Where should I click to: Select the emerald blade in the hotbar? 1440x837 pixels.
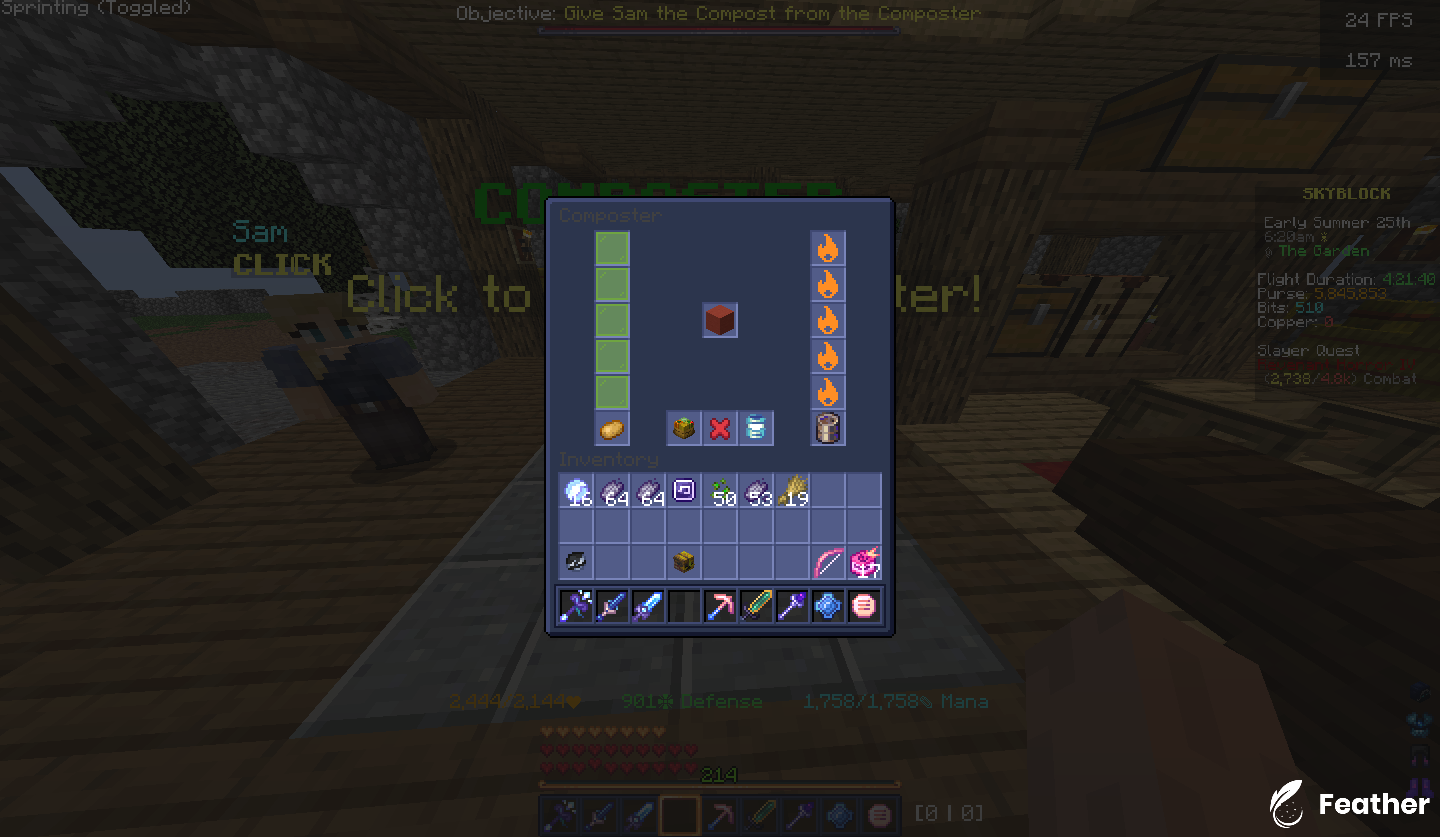755,605
